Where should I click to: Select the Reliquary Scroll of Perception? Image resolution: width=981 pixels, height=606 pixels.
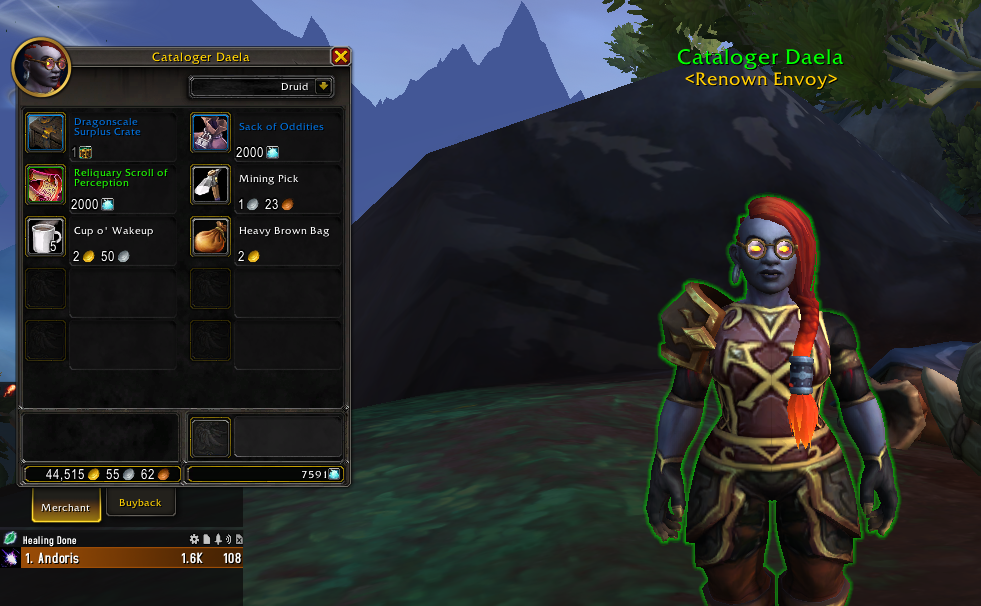tap(46, 184)
